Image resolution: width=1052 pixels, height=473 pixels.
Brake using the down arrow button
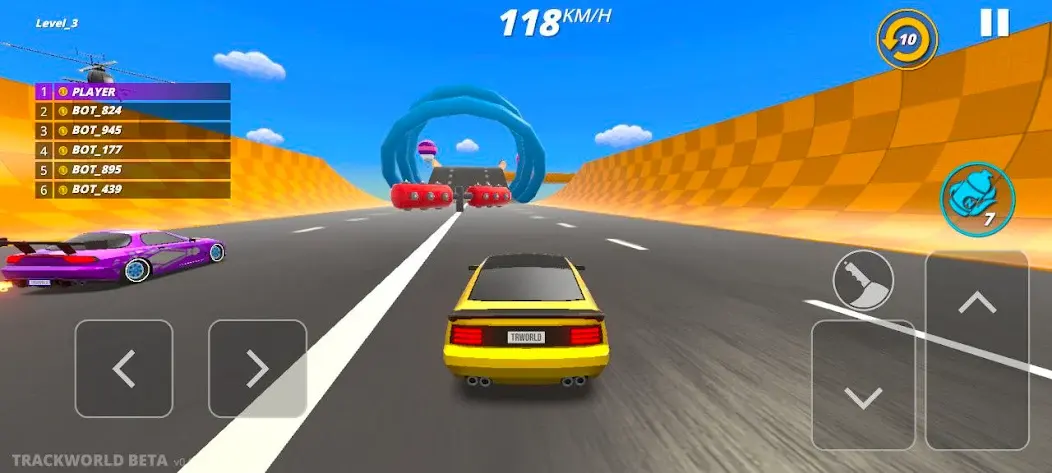click(863, 385)
